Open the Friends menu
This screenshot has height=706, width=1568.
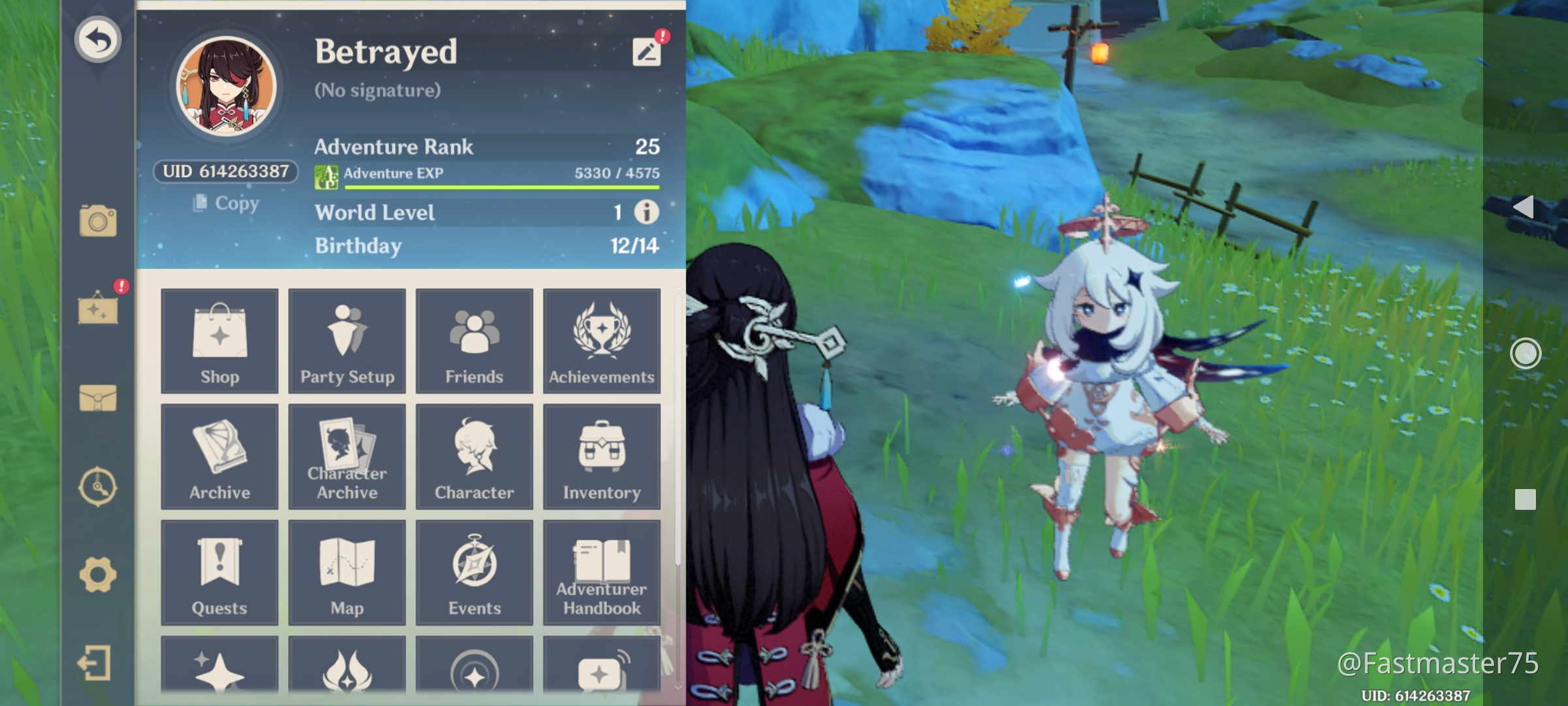(x=474, y=341)
